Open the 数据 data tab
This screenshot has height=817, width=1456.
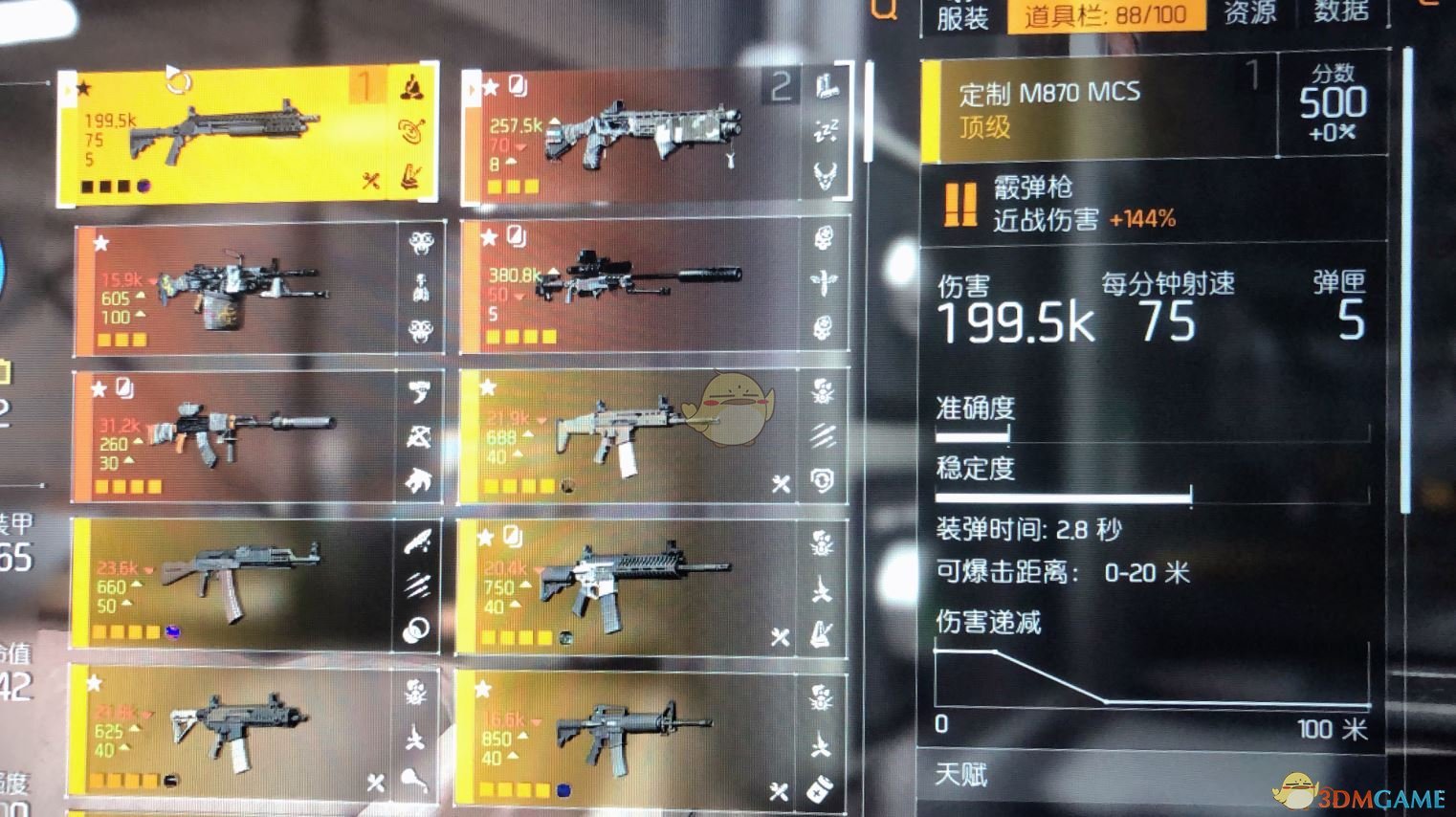point(1343,12)
